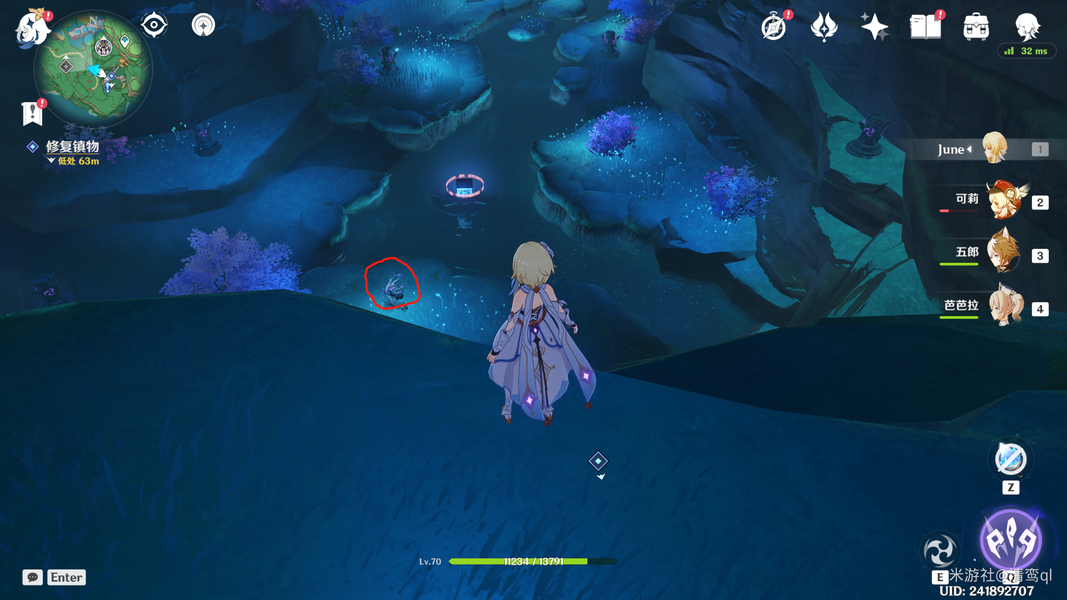This screenshot has width=1067, height=600.
Task: Use the gadget above the Z key
Action: coord(1010,460)
